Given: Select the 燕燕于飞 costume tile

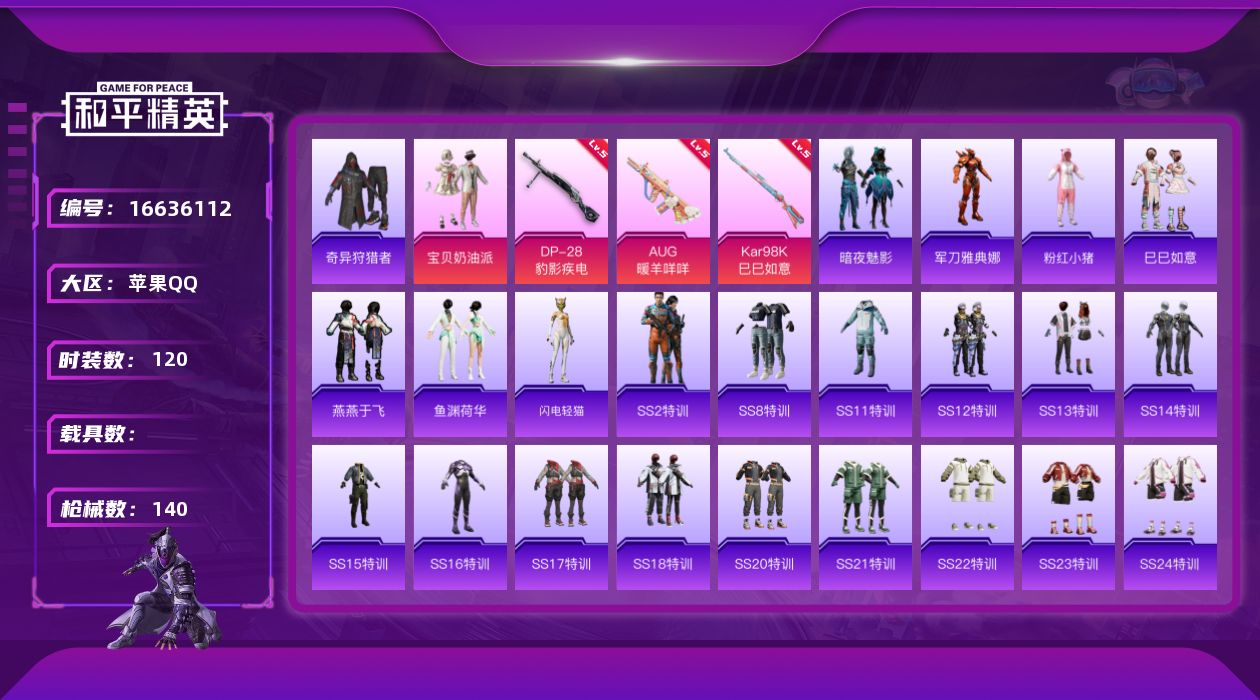Looking at the screenshot, I should coord(358,364).
